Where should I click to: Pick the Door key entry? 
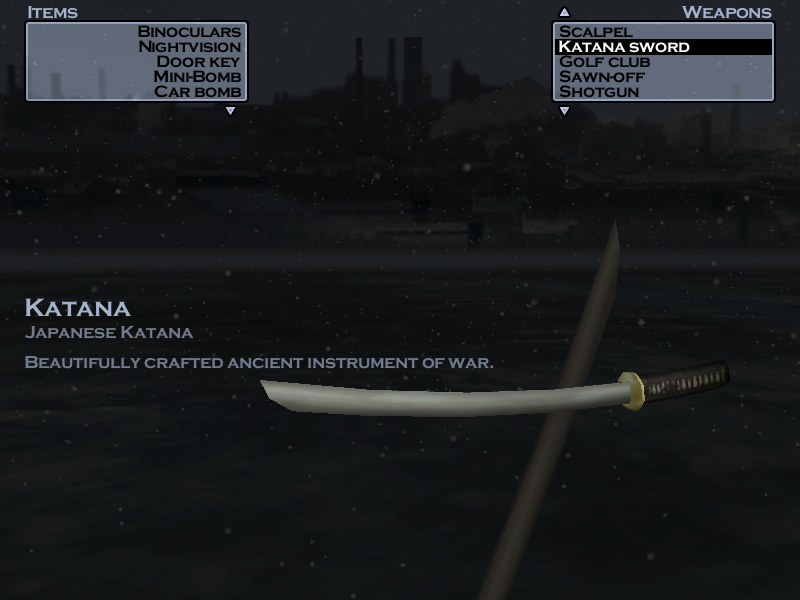click(x=198, y=62)
